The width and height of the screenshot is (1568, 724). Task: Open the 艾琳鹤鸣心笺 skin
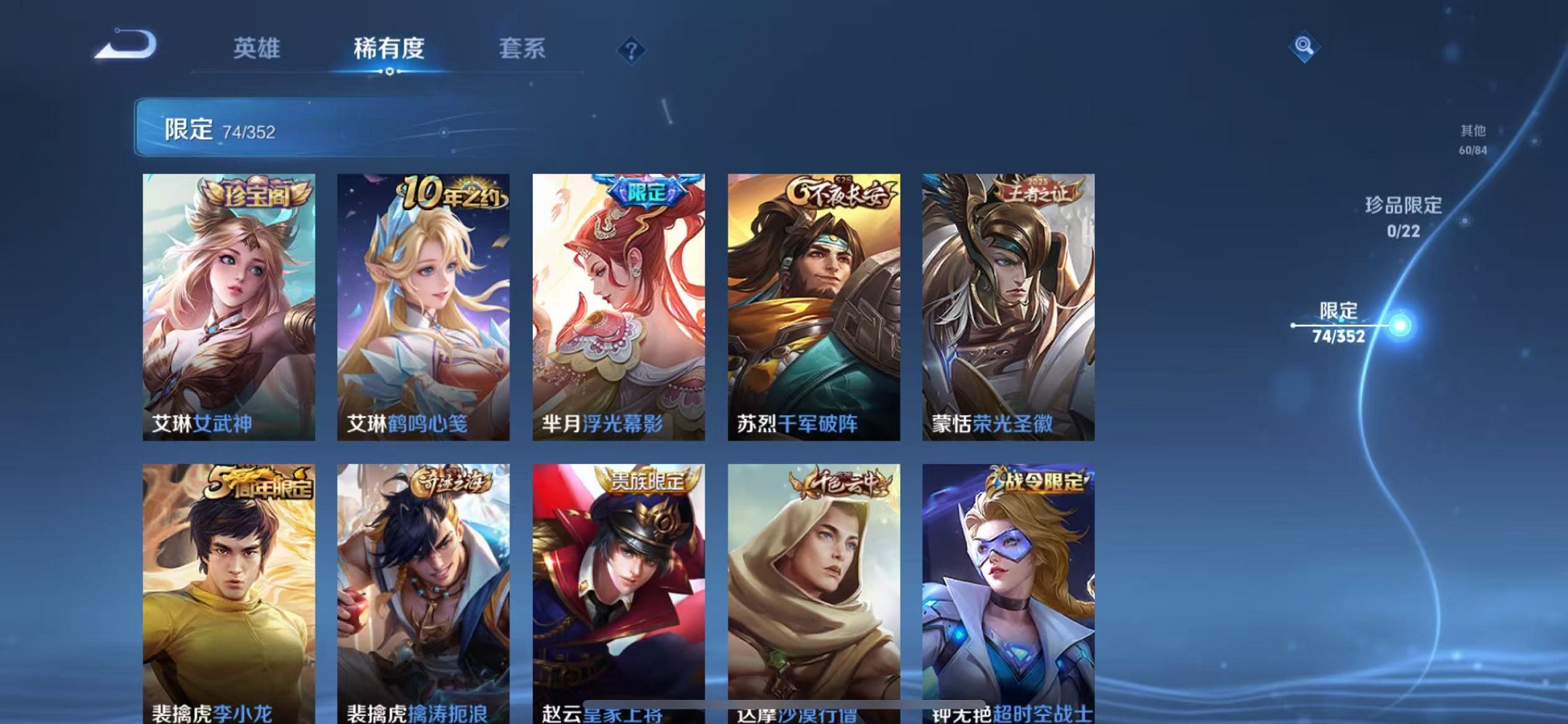[x=423, y=306]
